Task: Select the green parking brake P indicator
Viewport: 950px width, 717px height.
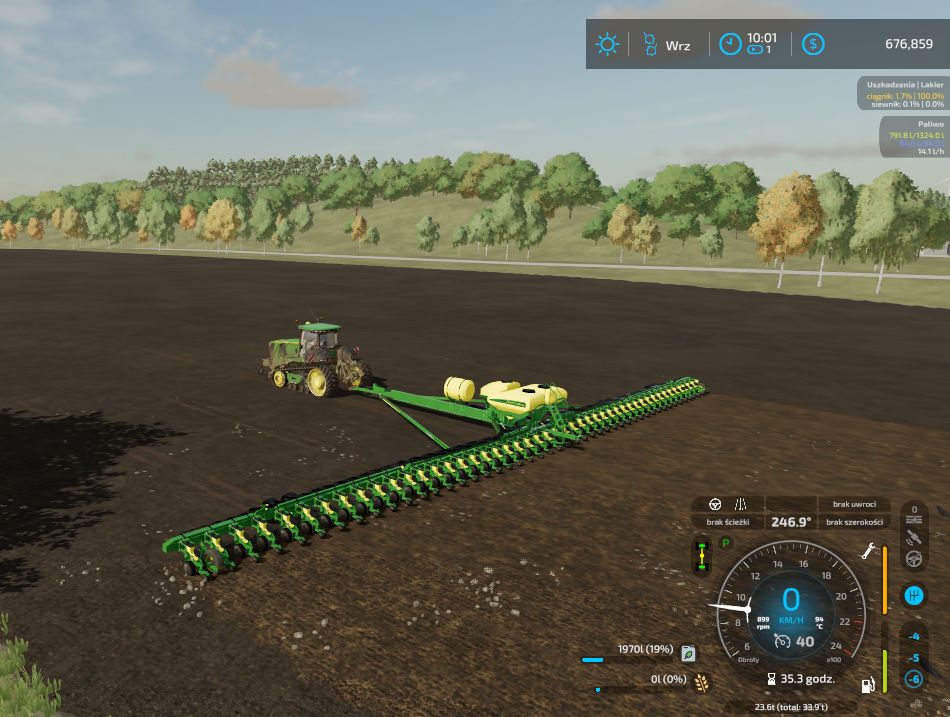Action: 725,542
